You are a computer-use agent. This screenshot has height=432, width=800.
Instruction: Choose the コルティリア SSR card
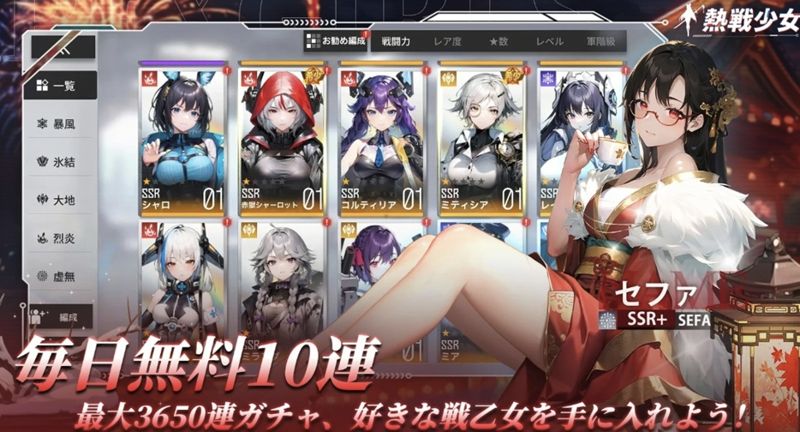380,140
